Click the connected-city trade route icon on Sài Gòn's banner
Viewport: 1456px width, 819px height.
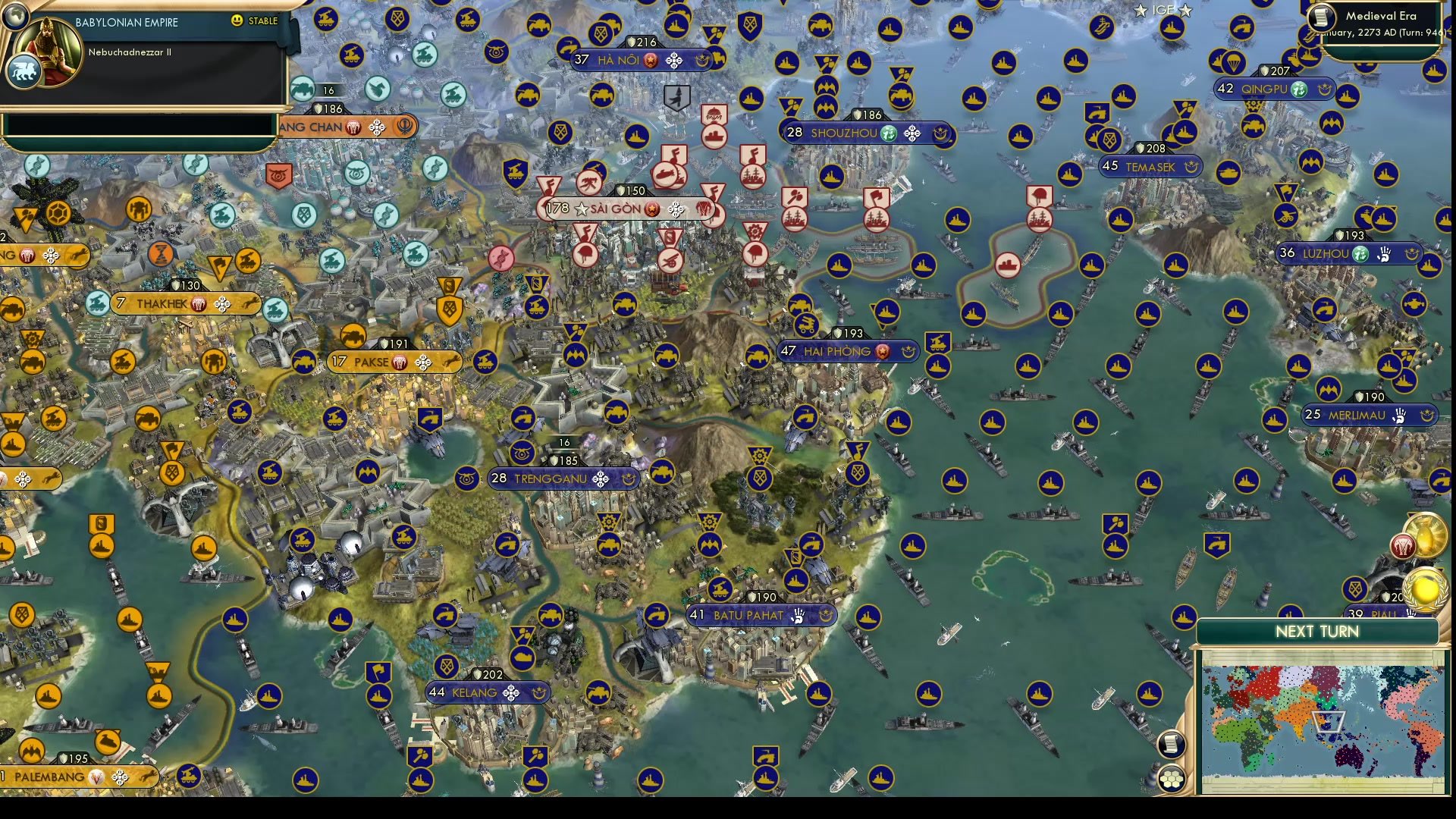[676, 210]
